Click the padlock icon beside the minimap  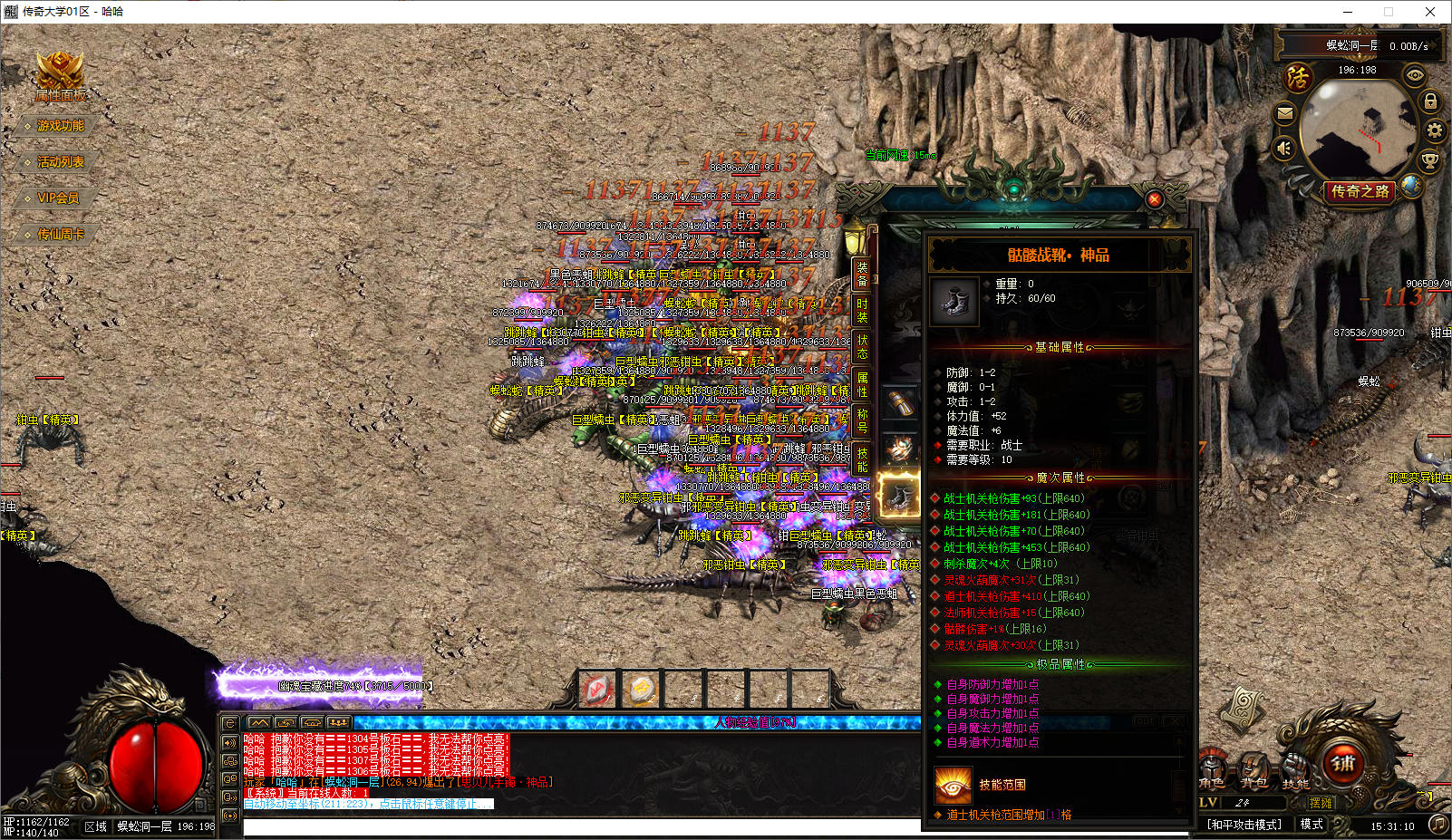1430,101
